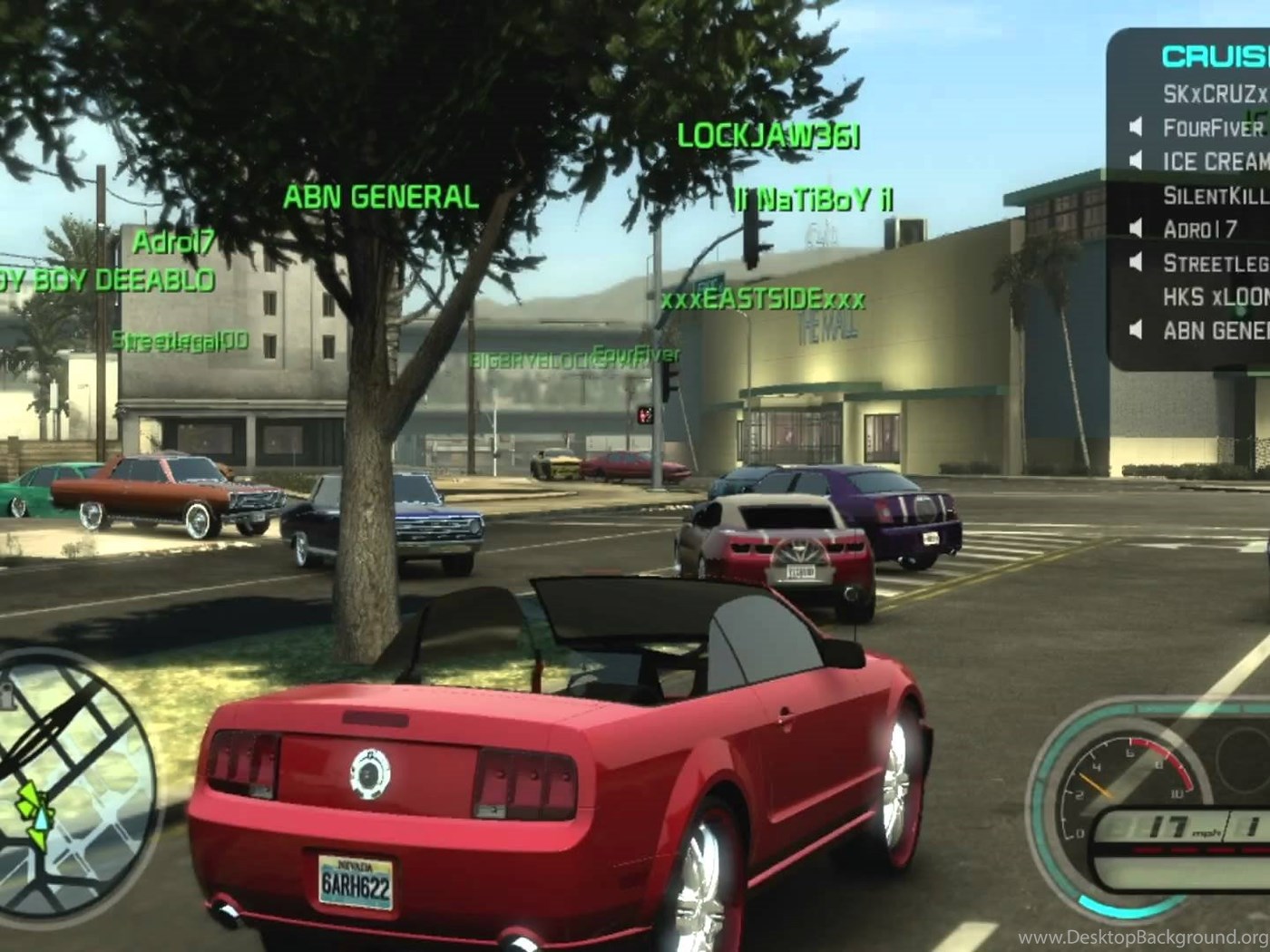Viewport: 1270px width, 952px height.
Task: Toggle the speaker icon beside ABN GENER
Action: click(x=1135, y=331)
